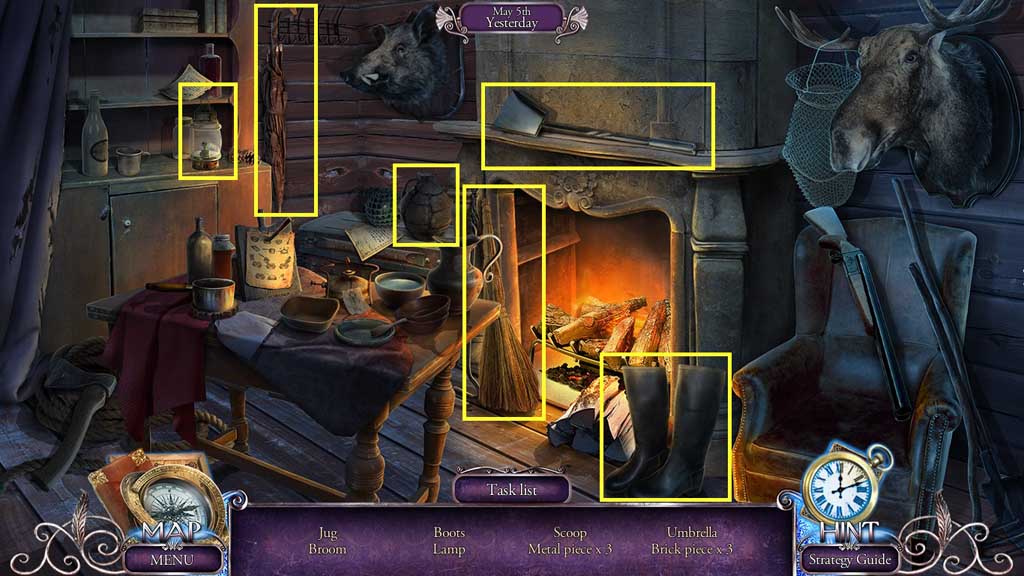The width and height of the screenshot is (1024, 576).
Task: Open the Menu button
Action: pos(172,559)
